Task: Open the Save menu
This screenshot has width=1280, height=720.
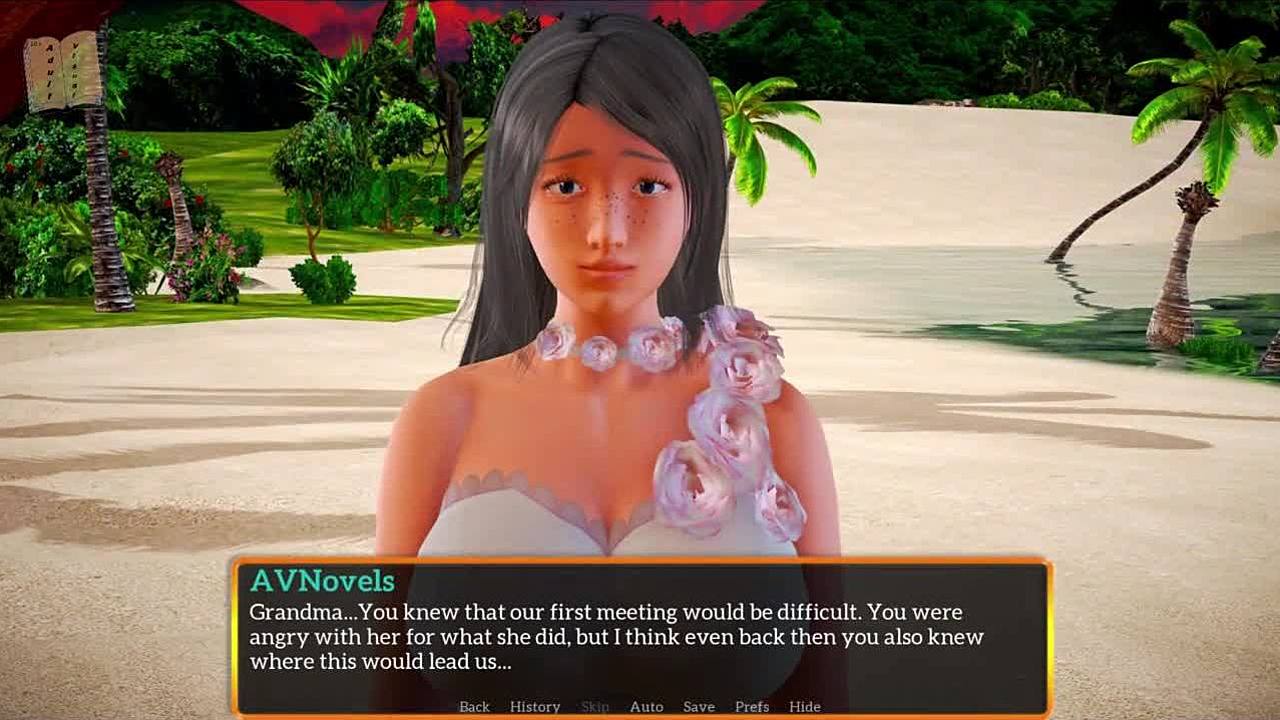Action: point(699,706)
